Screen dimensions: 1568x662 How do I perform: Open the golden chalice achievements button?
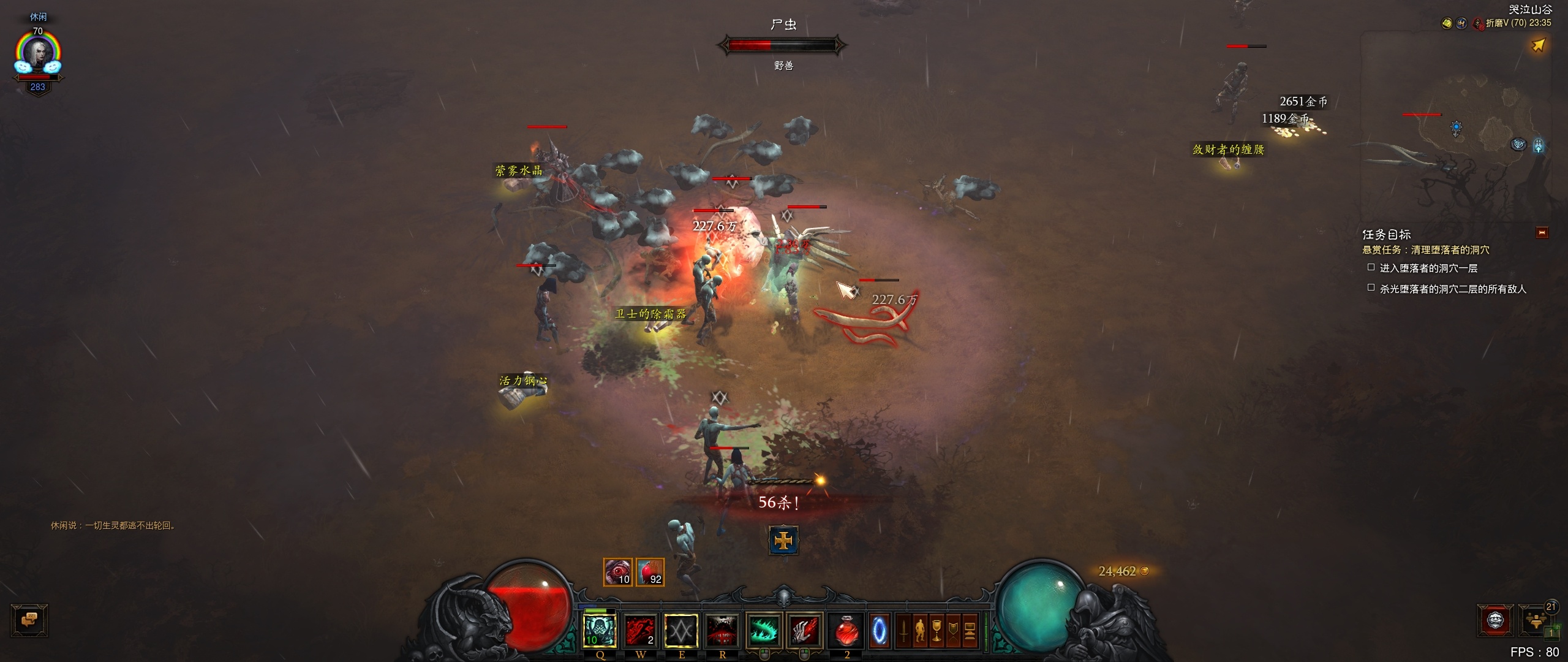point(937,630)
